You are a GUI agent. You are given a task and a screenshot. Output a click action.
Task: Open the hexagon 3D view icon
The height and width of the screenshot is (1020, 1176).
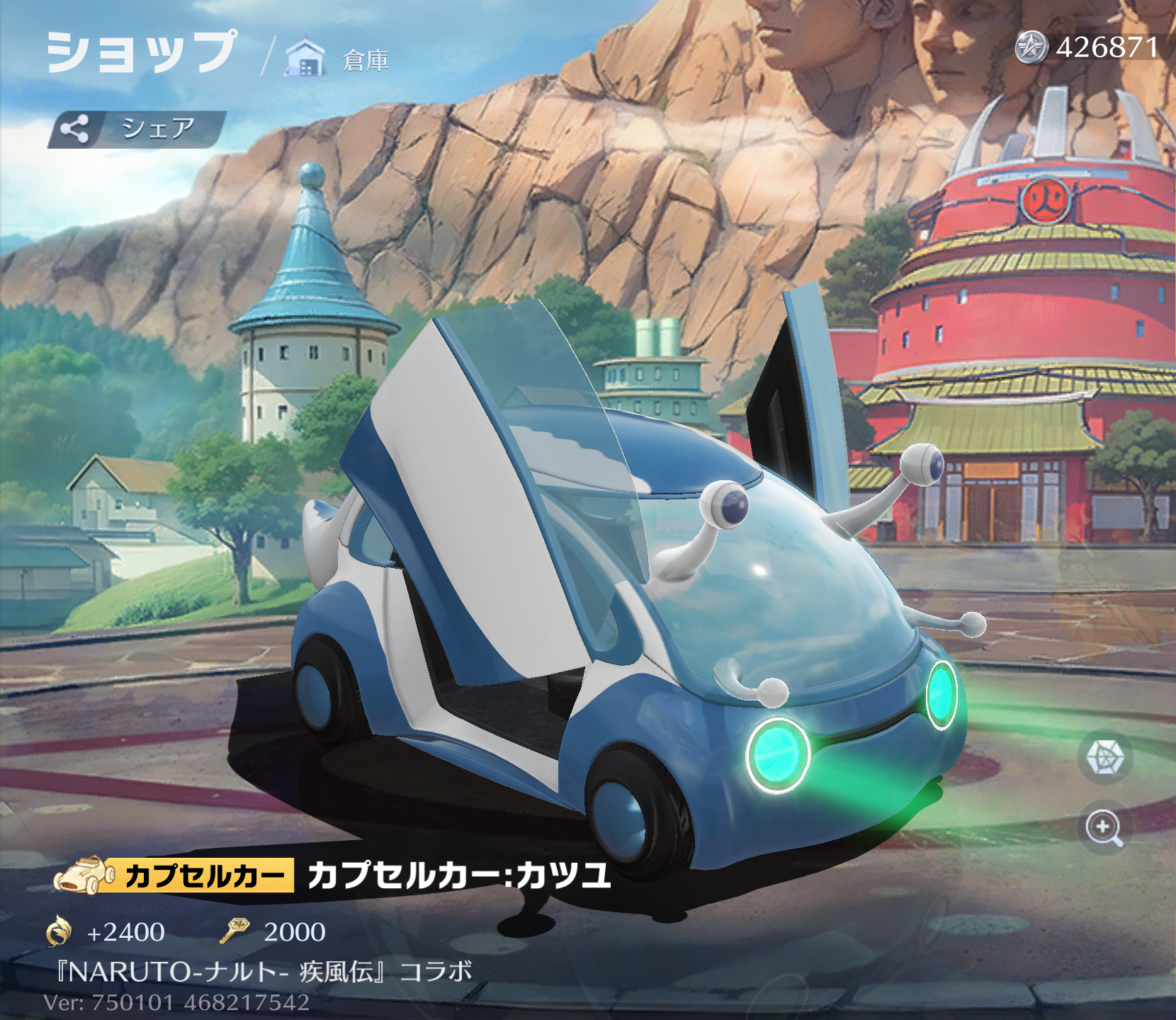pos(1104,757)
